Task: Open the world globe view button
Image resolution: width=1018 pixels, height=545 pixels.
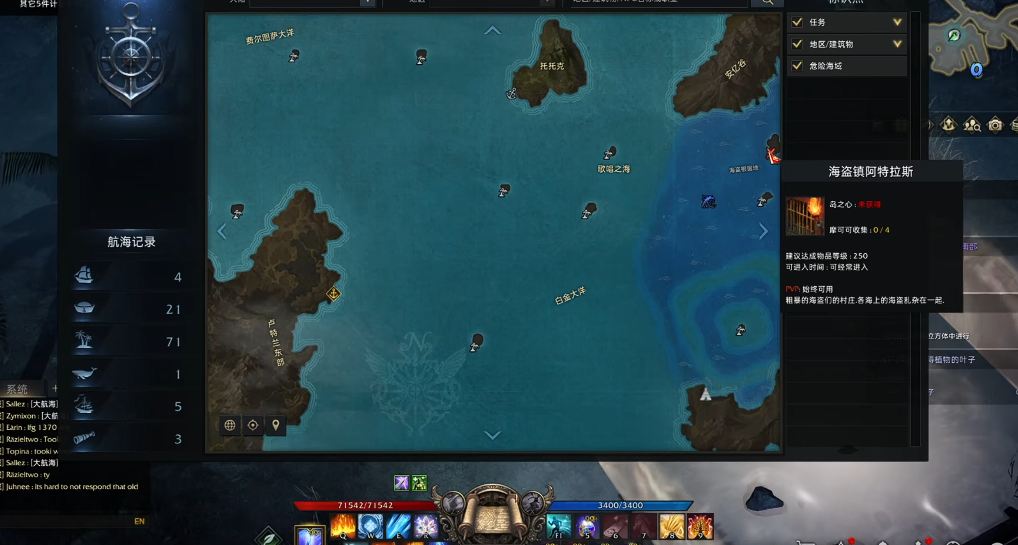Action: (x=230, y=425)
